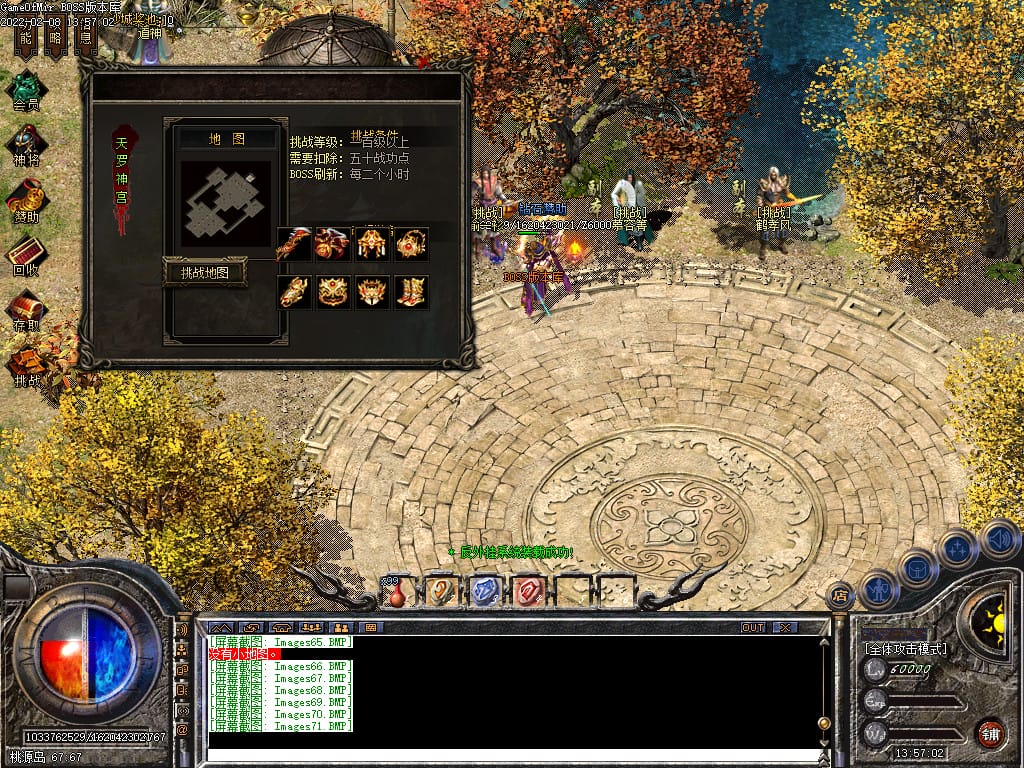Select the red dragon blade reward item
The image size is (1024, 768).
pyautogui.click(x=294, y=243)
